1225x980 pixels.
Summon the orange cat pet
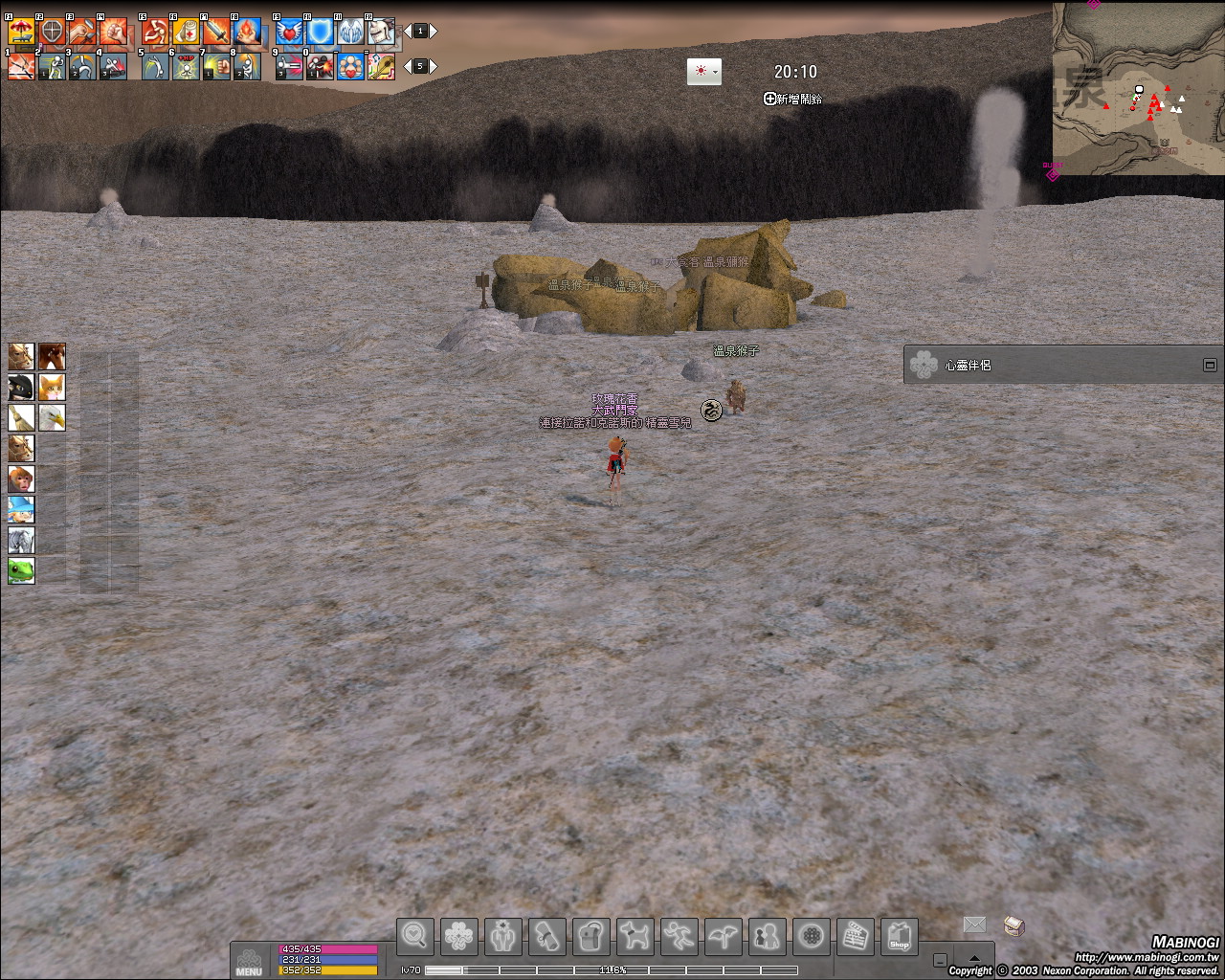coord(52,388)
